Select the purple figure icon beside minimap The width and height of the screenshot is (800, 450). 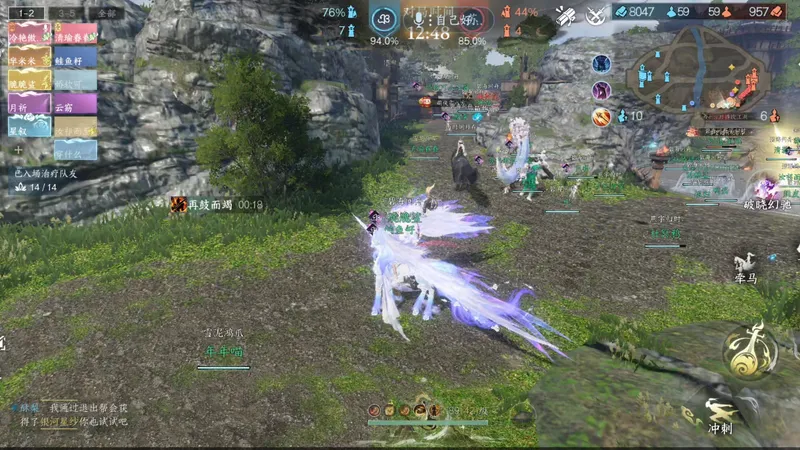click(x=601, y=91)
